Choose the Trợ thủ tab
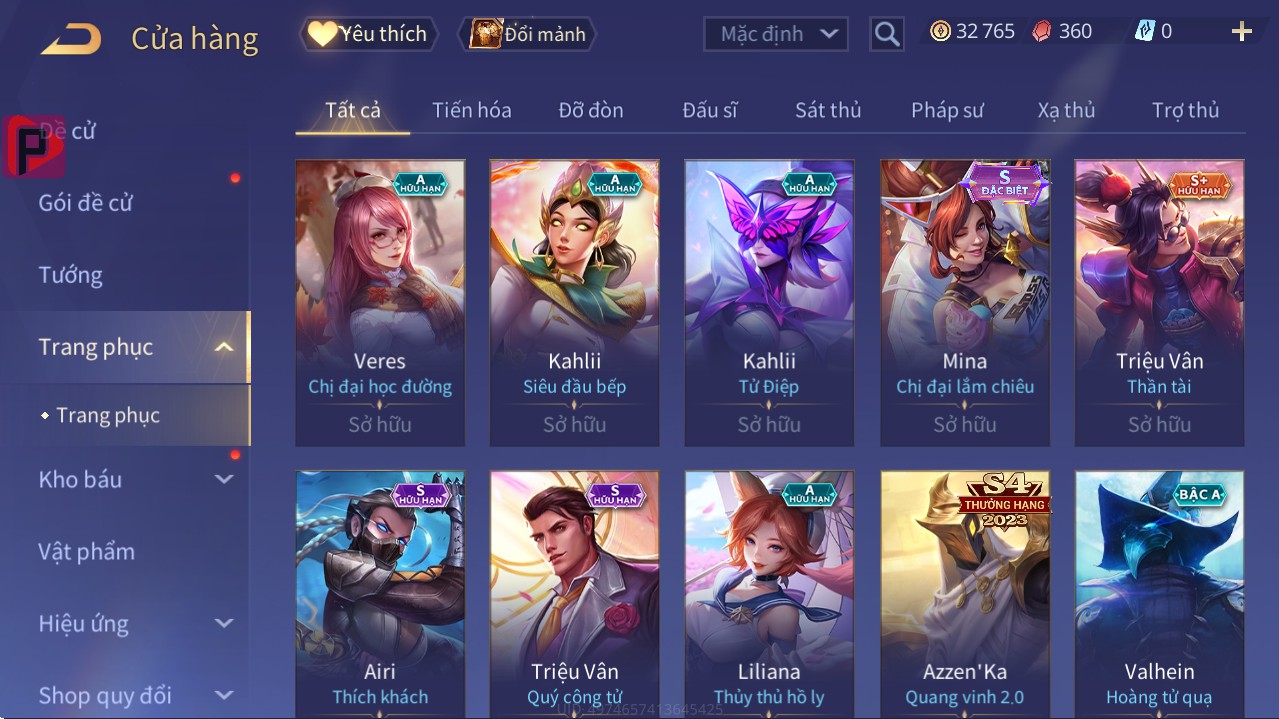 [x=1185, y=110]
